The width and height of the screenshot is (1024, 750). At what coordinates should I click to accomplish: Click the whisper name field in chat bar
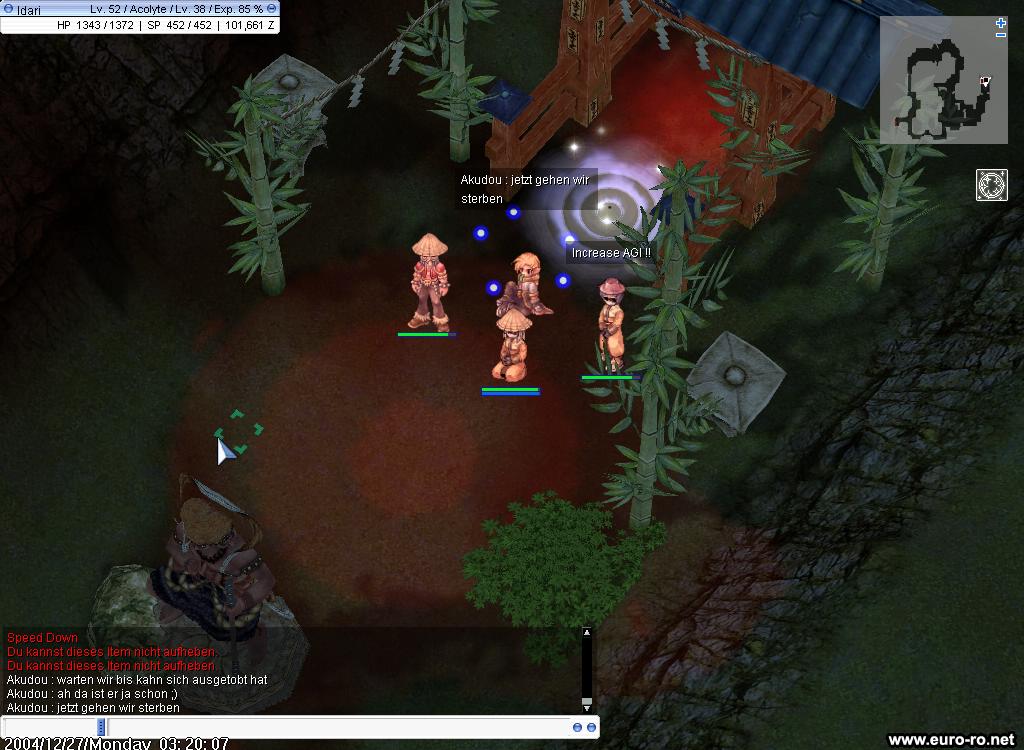click(49, 727)
